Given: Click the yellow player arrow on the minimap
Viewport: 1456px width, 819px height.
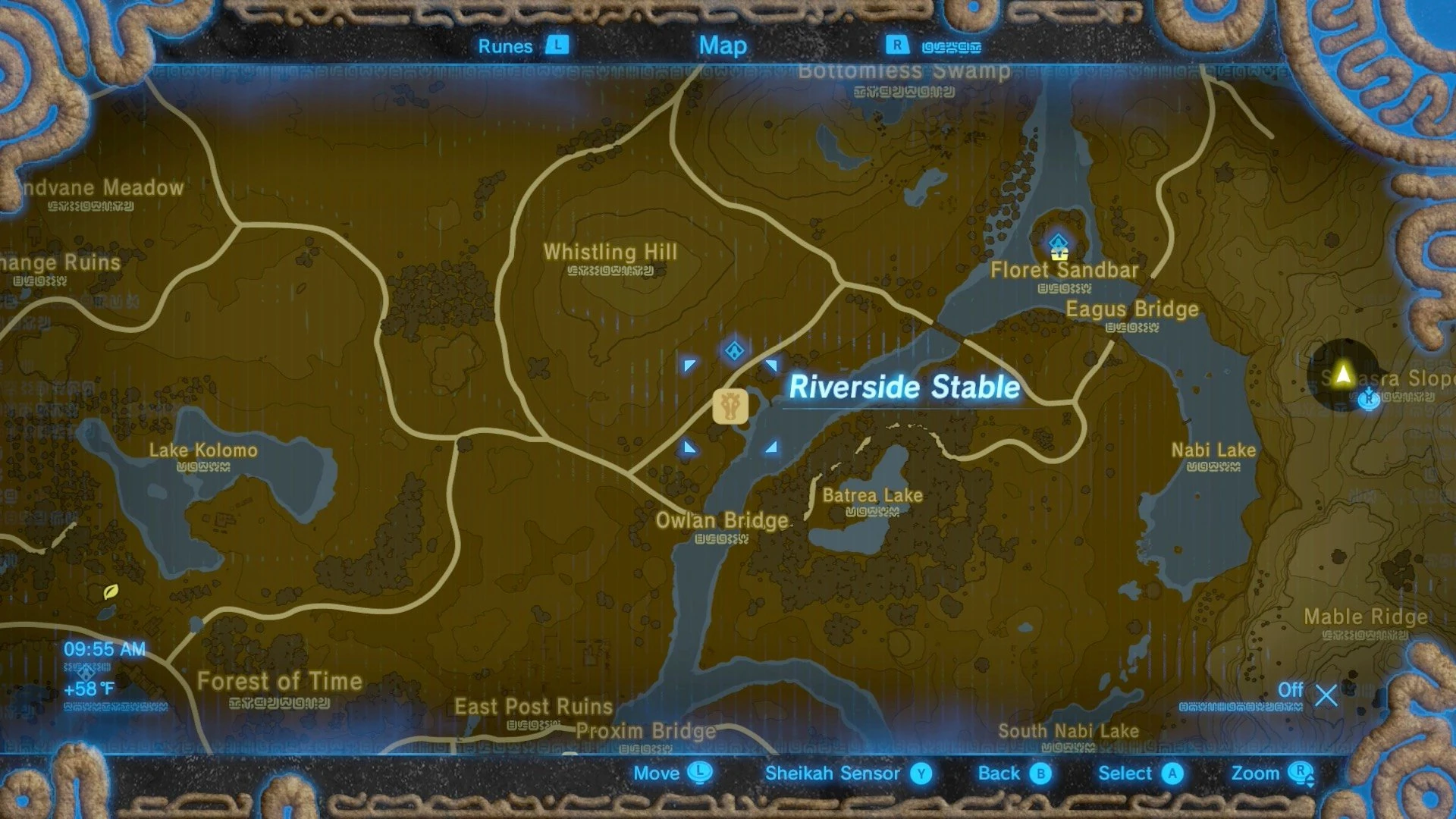Looking at the screenshot, I should 1342,372.
